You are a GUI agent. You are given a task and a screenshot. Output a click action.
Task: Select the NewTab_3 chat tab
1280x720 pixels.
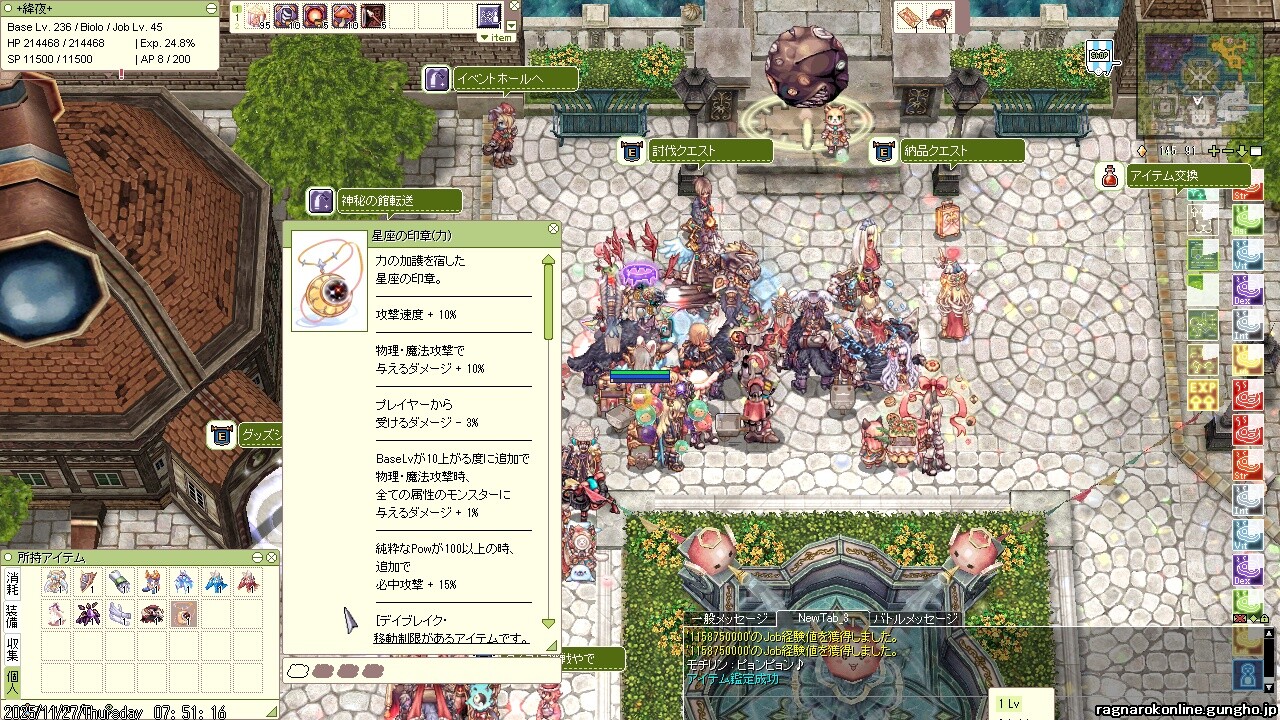(x=822, y=619)
